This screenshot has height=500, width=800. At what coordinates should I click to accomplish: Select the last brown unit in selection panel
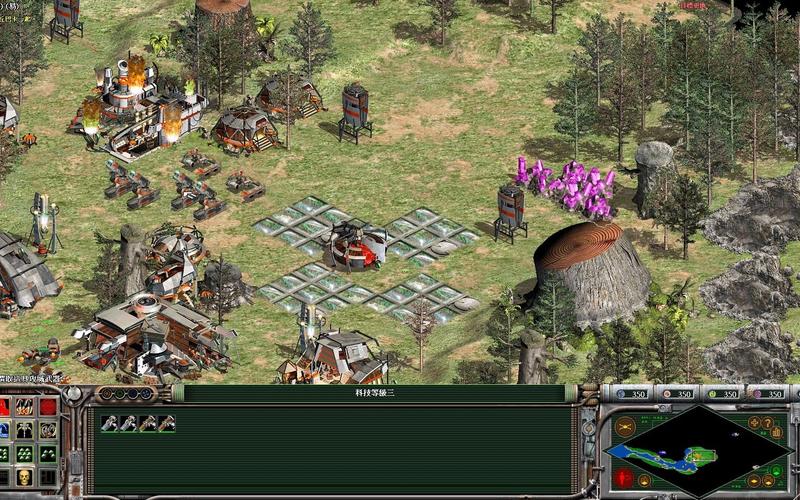(x=166, y=424)
